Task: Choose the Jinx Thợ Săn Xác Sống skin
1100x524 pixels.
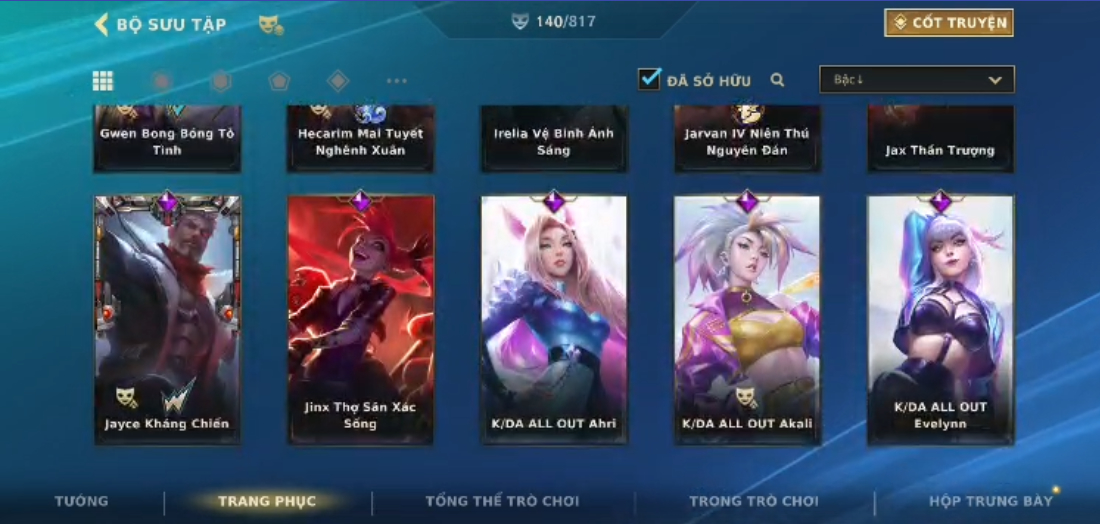Action: 360,318
